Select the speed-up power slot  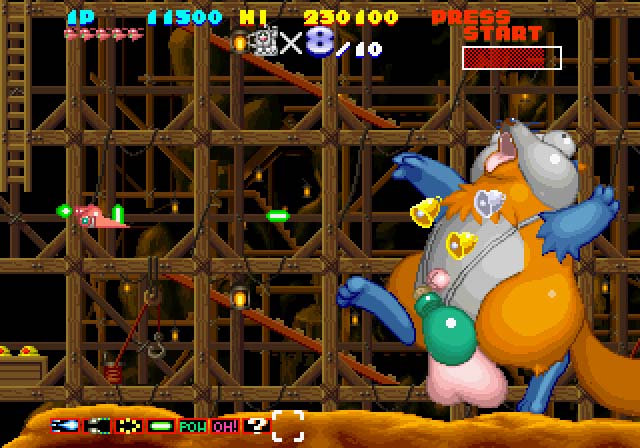coord(65,425)
